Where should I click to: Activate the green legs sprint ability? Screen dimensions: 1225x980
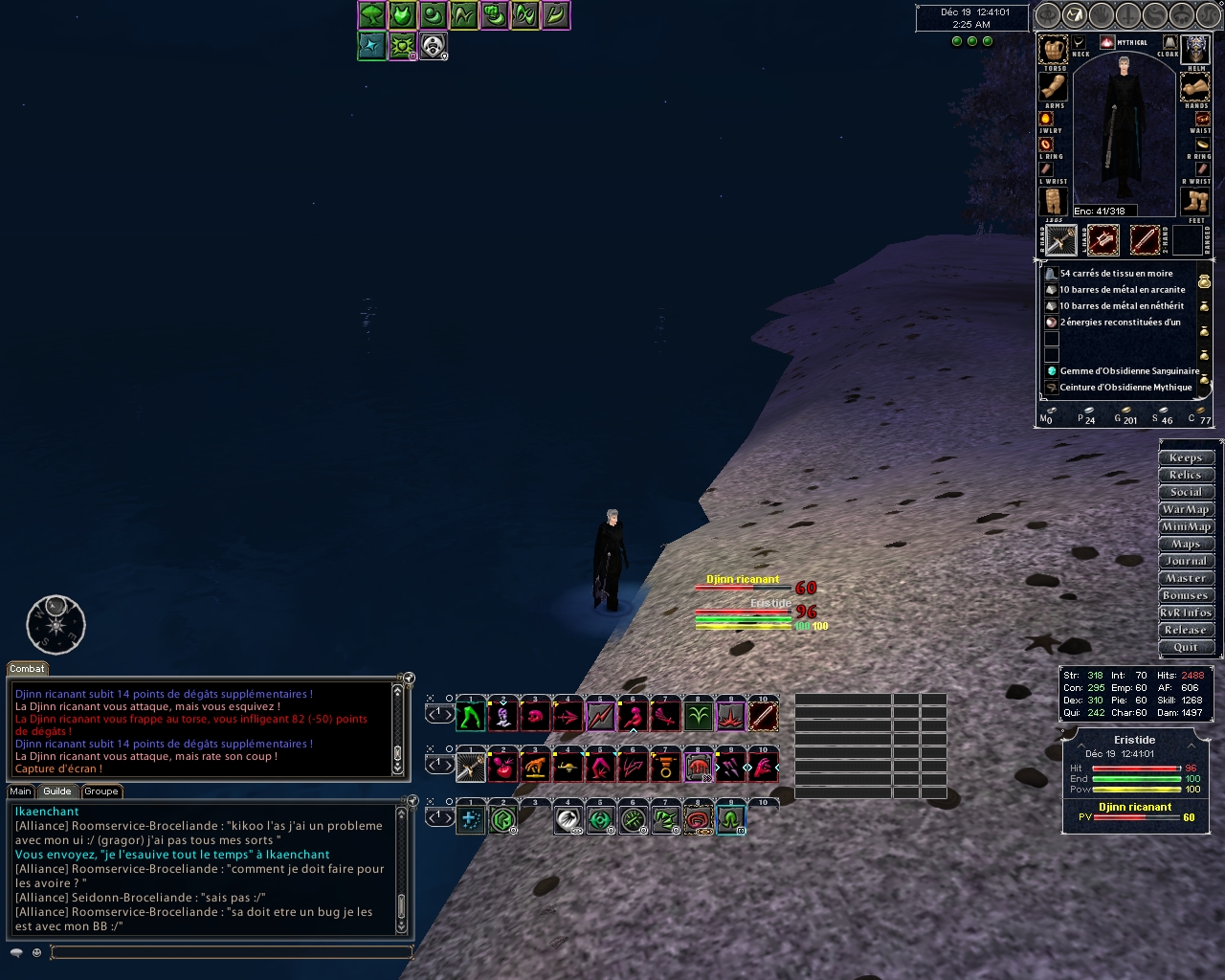click(x=470, y=716)
